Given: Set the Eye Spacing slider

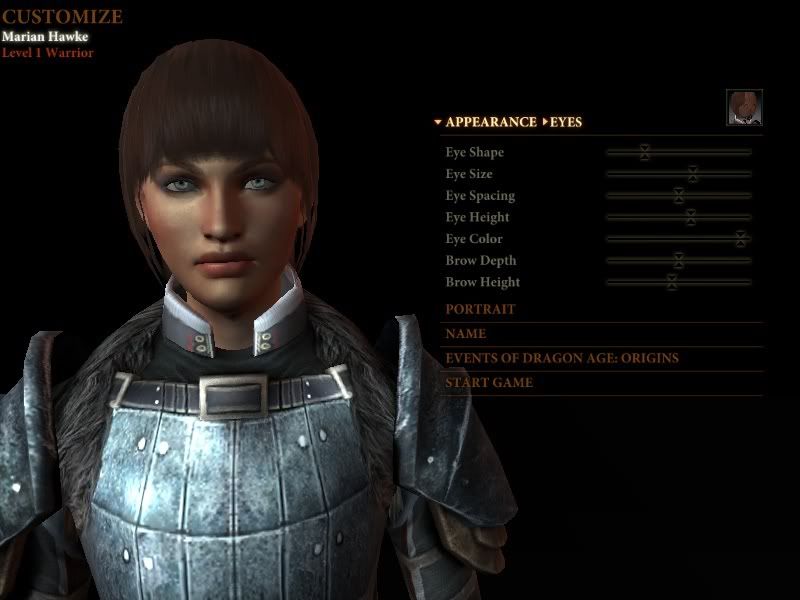Looking at the screenshot, I should tap(678, 196).
